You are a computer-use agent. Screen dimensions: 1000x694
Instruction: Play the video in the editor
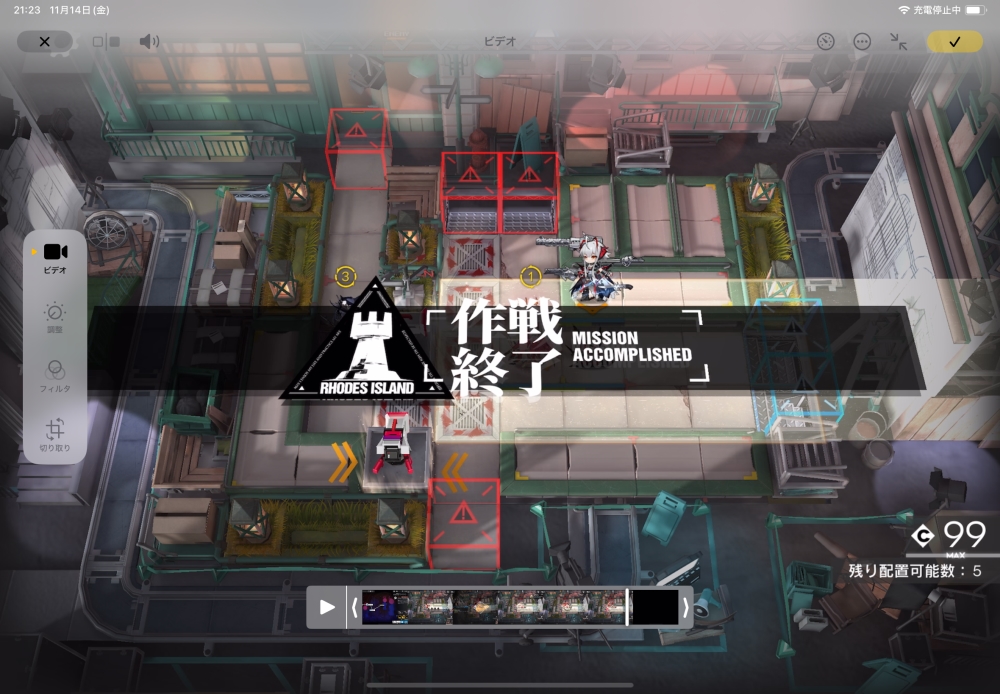click(x=327, y=607)
